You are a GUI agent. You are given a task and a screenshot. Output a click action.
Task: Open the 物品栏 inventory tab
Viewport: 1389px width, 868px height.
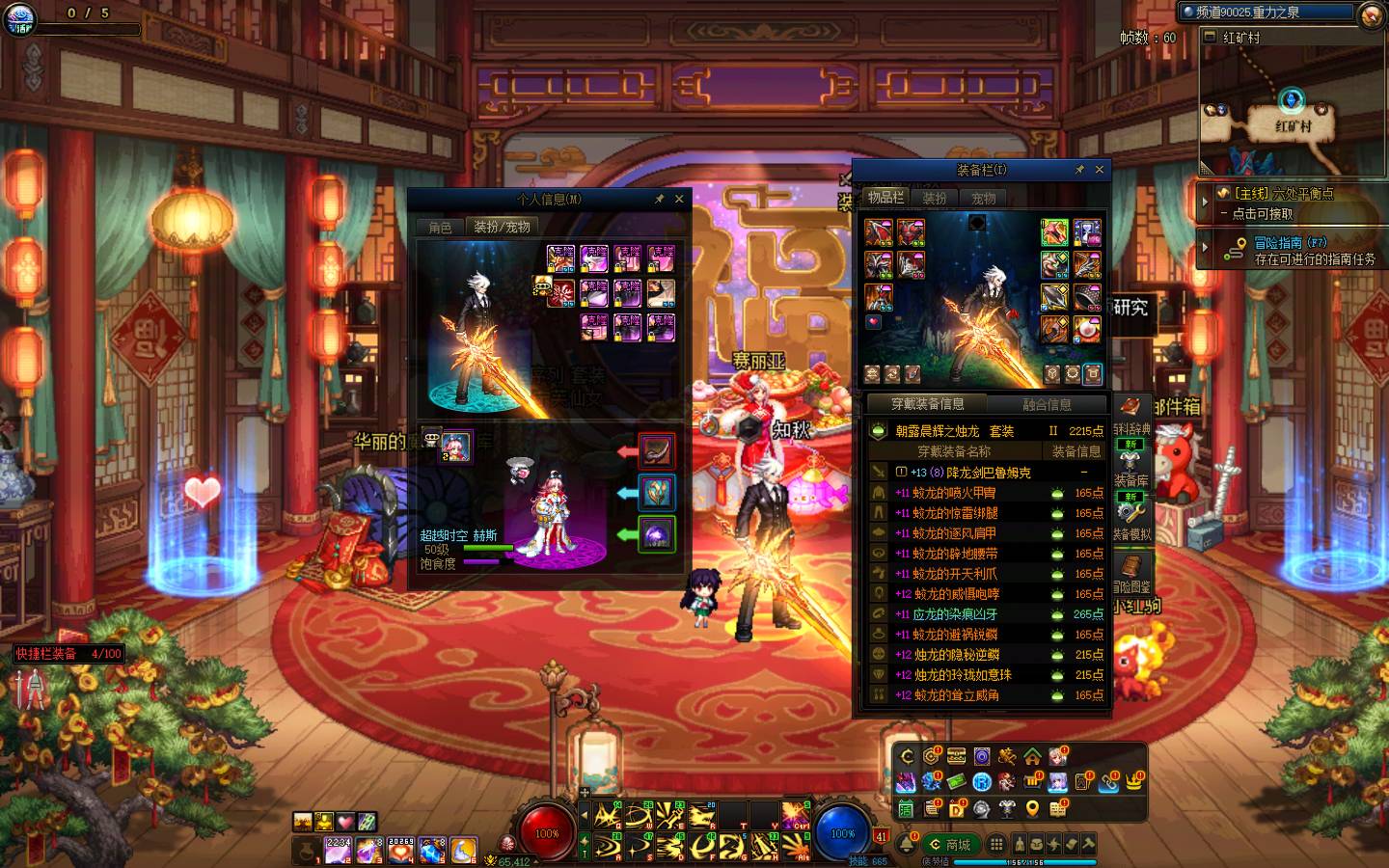coord(885,198)
